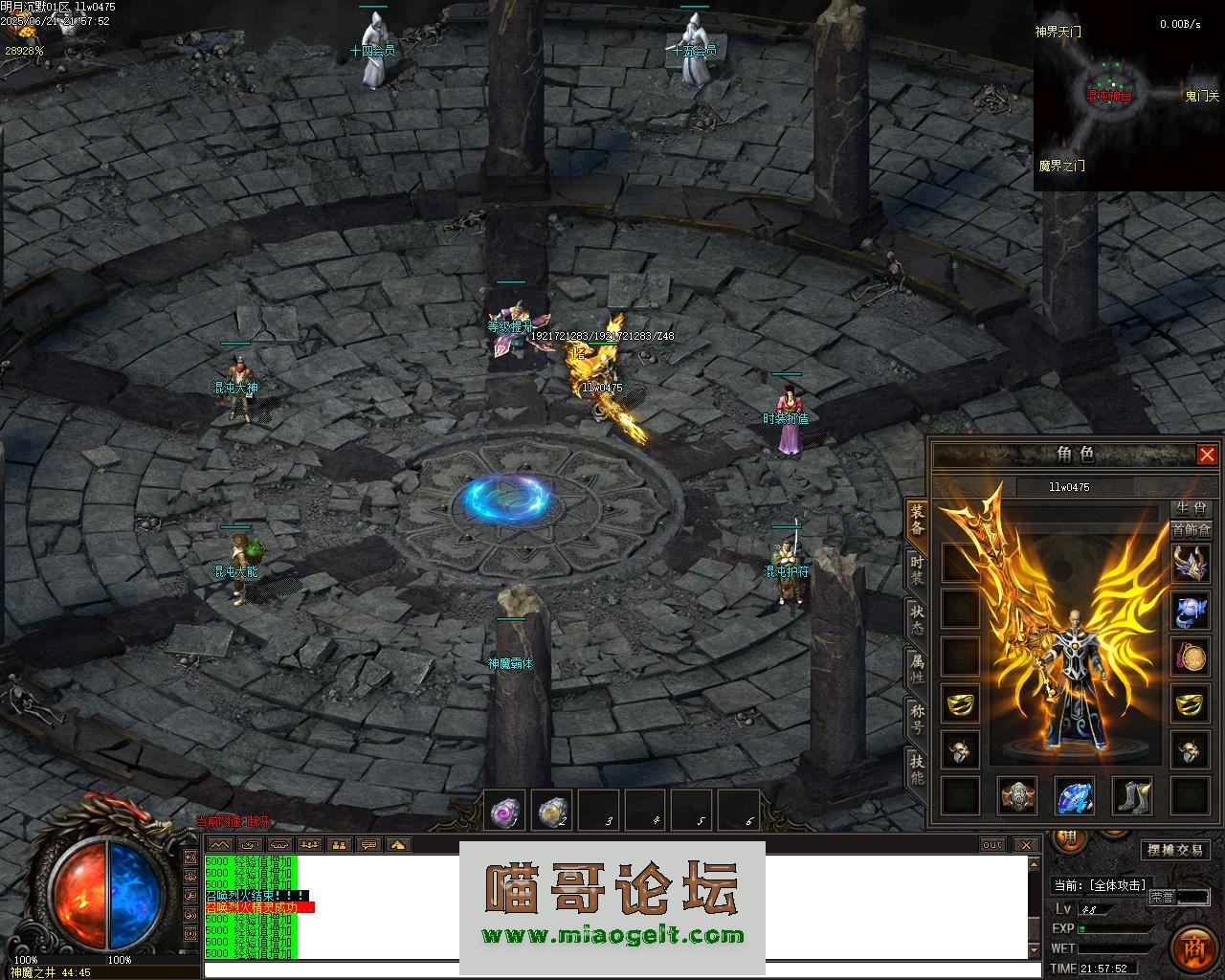Use the yellow swirl stone in hotbar slot 2

[x=550, y=812]
